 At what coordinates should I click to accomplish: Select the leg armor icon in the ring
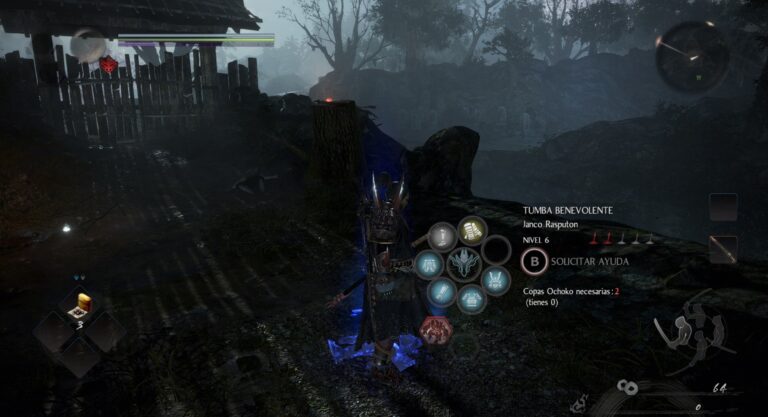pyautogui.click(x=430, y=265)
